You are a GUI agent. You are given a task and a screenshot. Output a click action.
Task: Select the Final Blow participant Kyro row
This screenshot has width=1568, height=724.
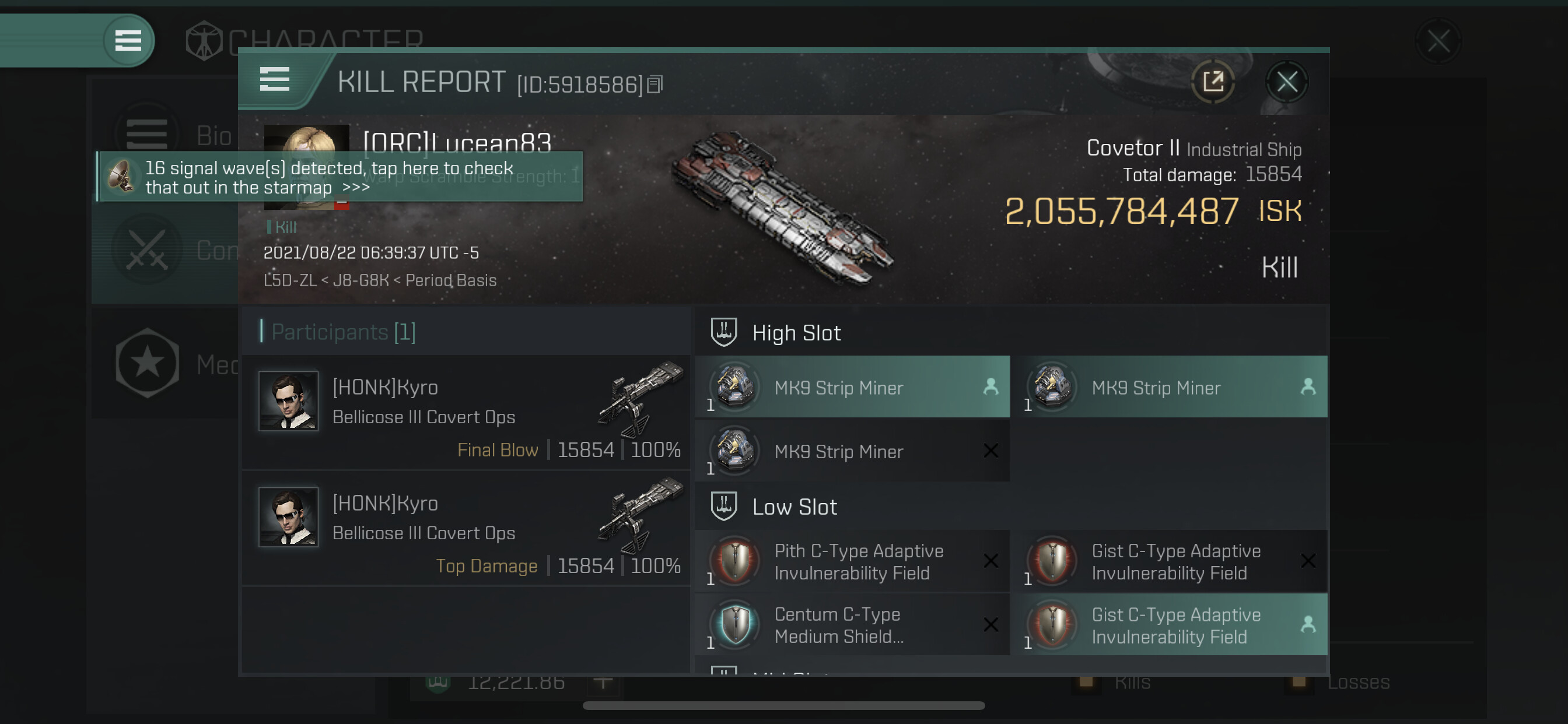point(466,413)
